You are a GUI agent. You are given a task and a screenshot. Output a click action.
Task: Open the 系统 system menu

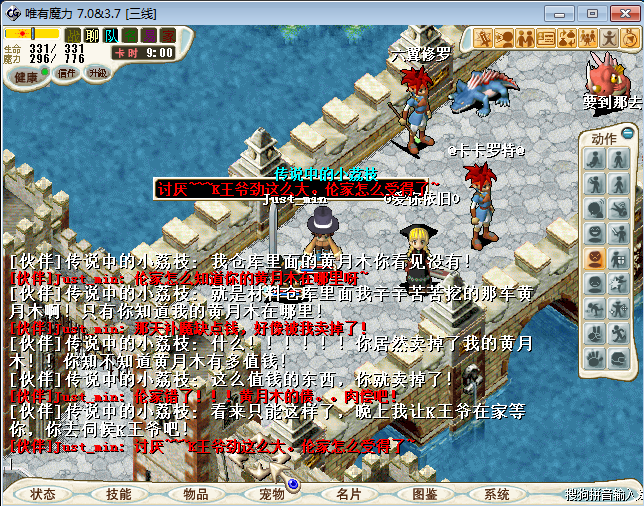[497, 494]
